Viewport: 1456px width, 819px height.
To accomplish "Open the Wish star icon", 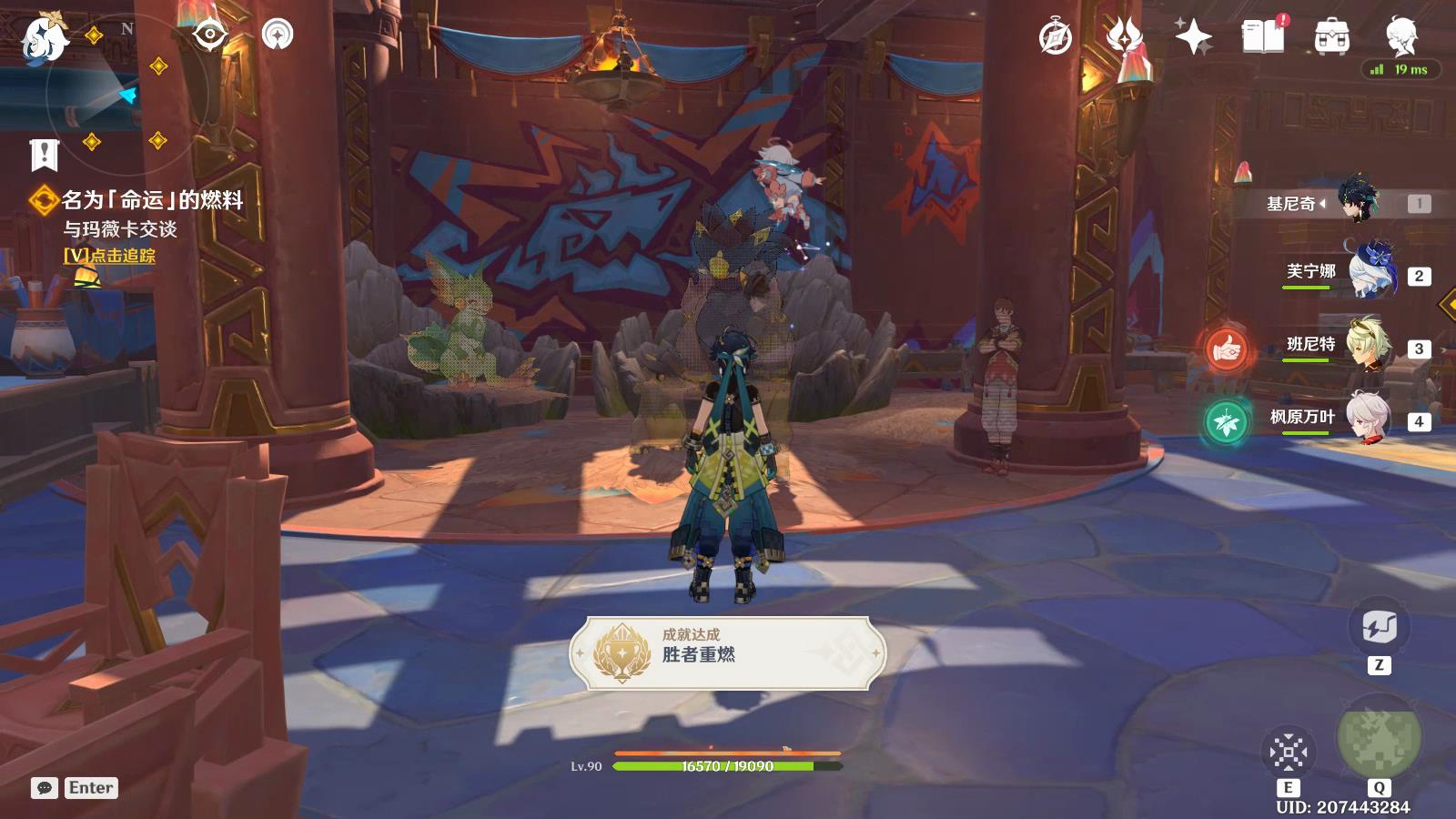I will [1193, 37].
